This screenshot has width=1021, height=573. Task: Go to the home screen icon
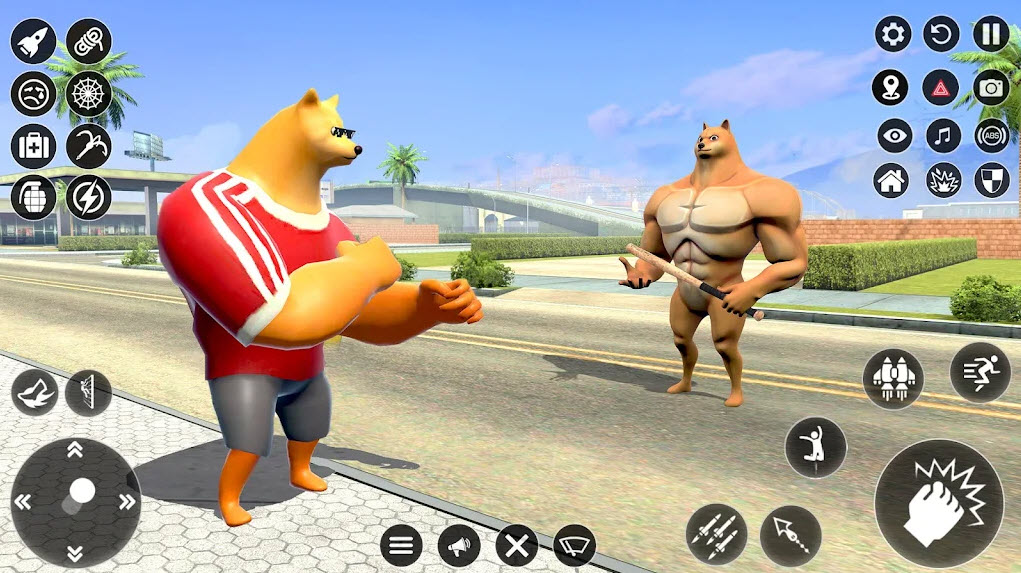891,181
